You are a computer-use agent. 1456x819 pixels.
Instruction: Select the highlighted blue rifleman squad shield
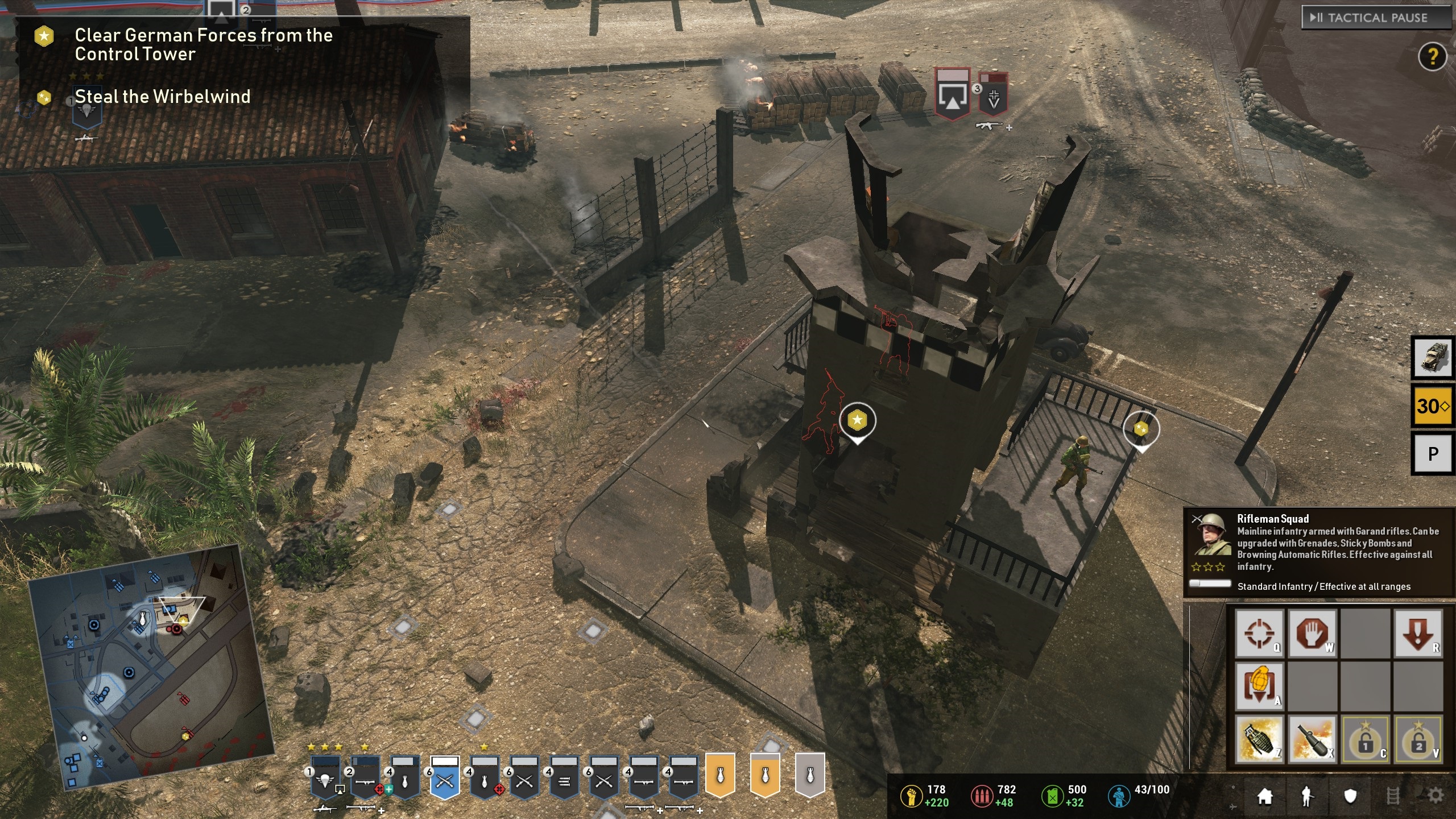coord(445,777)
